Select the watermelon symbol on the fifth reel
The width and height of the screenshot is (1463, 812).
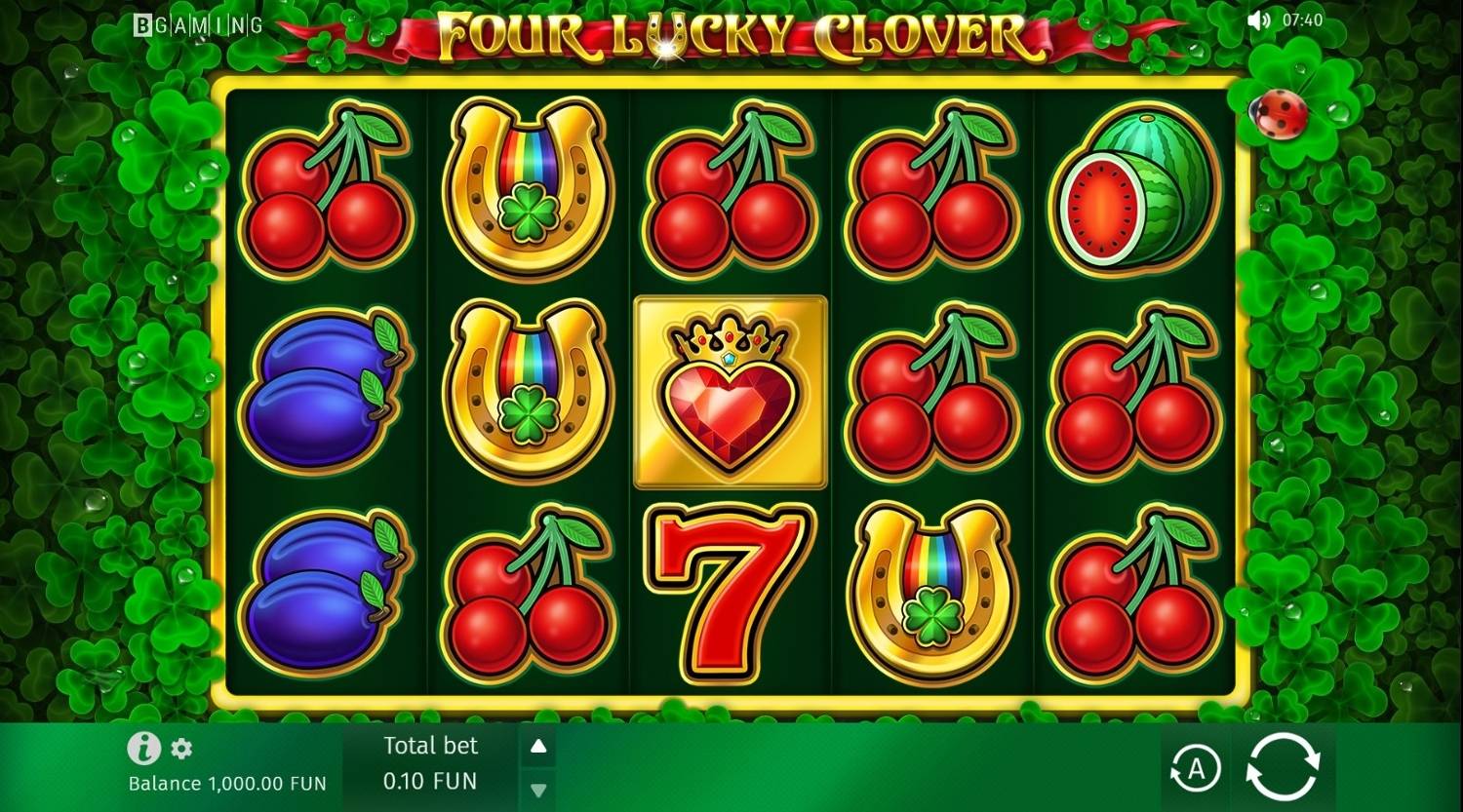tap(1136, 190)
